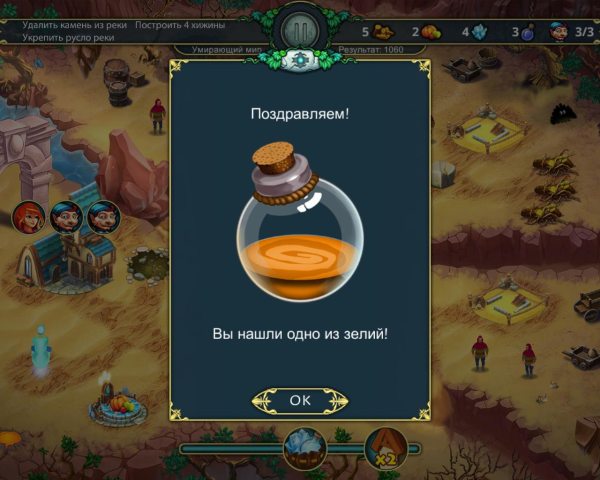Confirm the potion dialog with OK
The width and height of the screenshot is (600, 480).
[x=300, y=400]
